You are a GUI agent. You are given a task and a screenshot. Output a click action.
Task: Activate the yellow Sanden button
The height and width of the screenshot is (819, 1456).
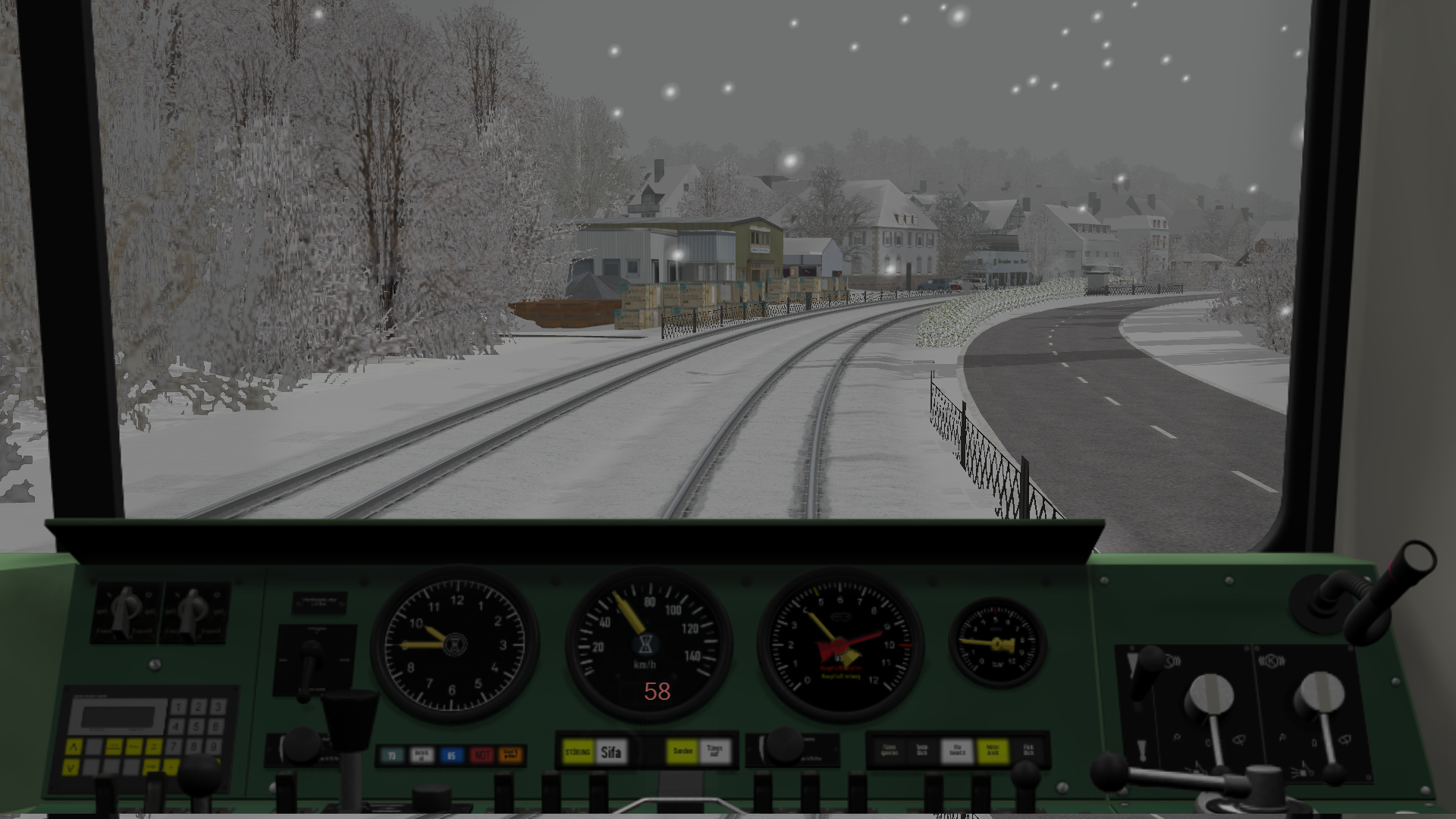coord(682,751)
